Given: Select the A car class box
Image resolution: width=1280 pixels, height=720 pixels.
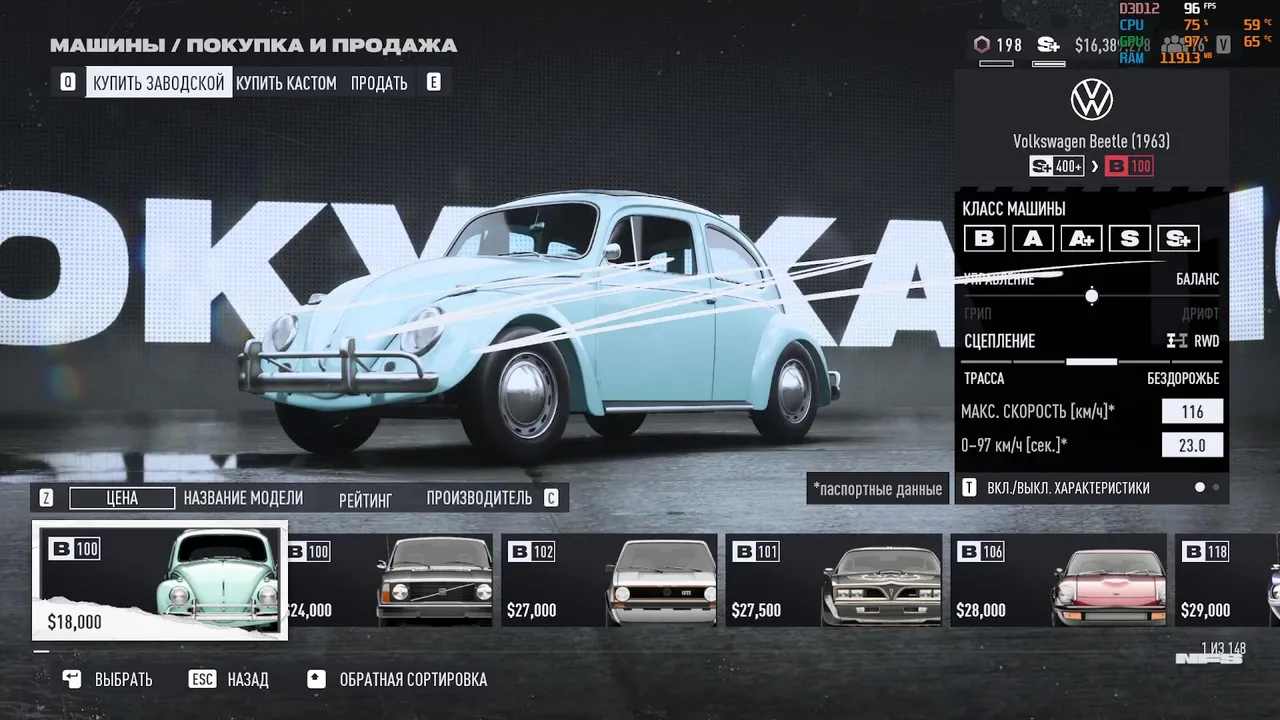Looking at the screenshot, I should click(1032, 238).
